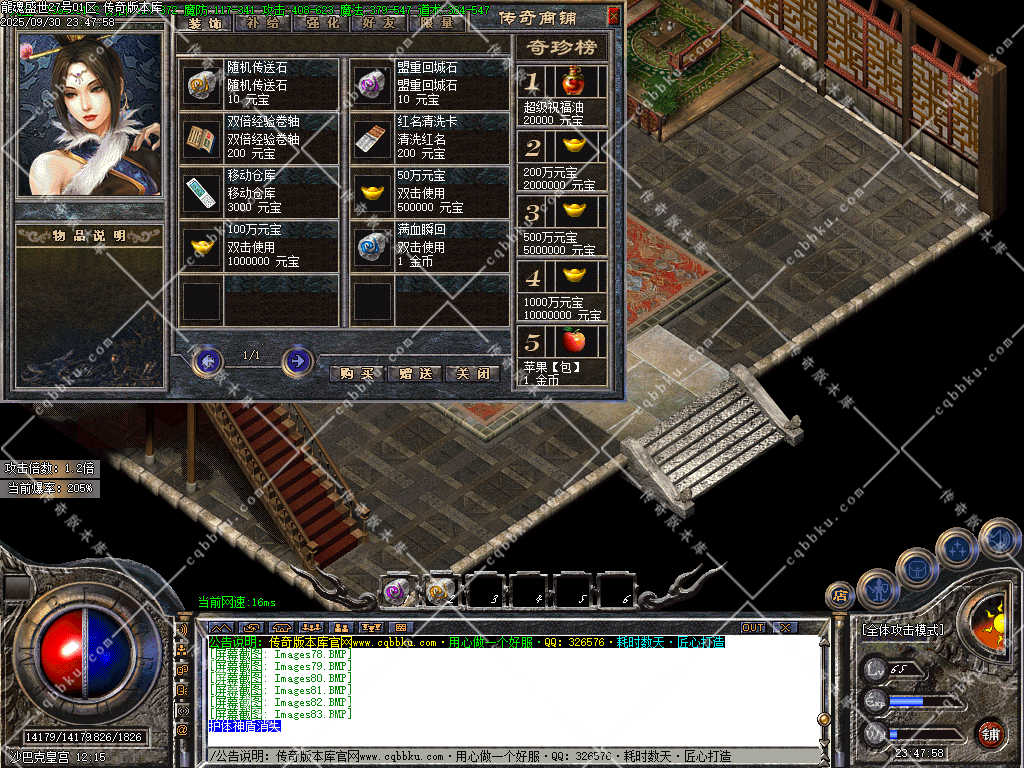
Task: Select the 好友 tab
Action: tap(378, 22)
